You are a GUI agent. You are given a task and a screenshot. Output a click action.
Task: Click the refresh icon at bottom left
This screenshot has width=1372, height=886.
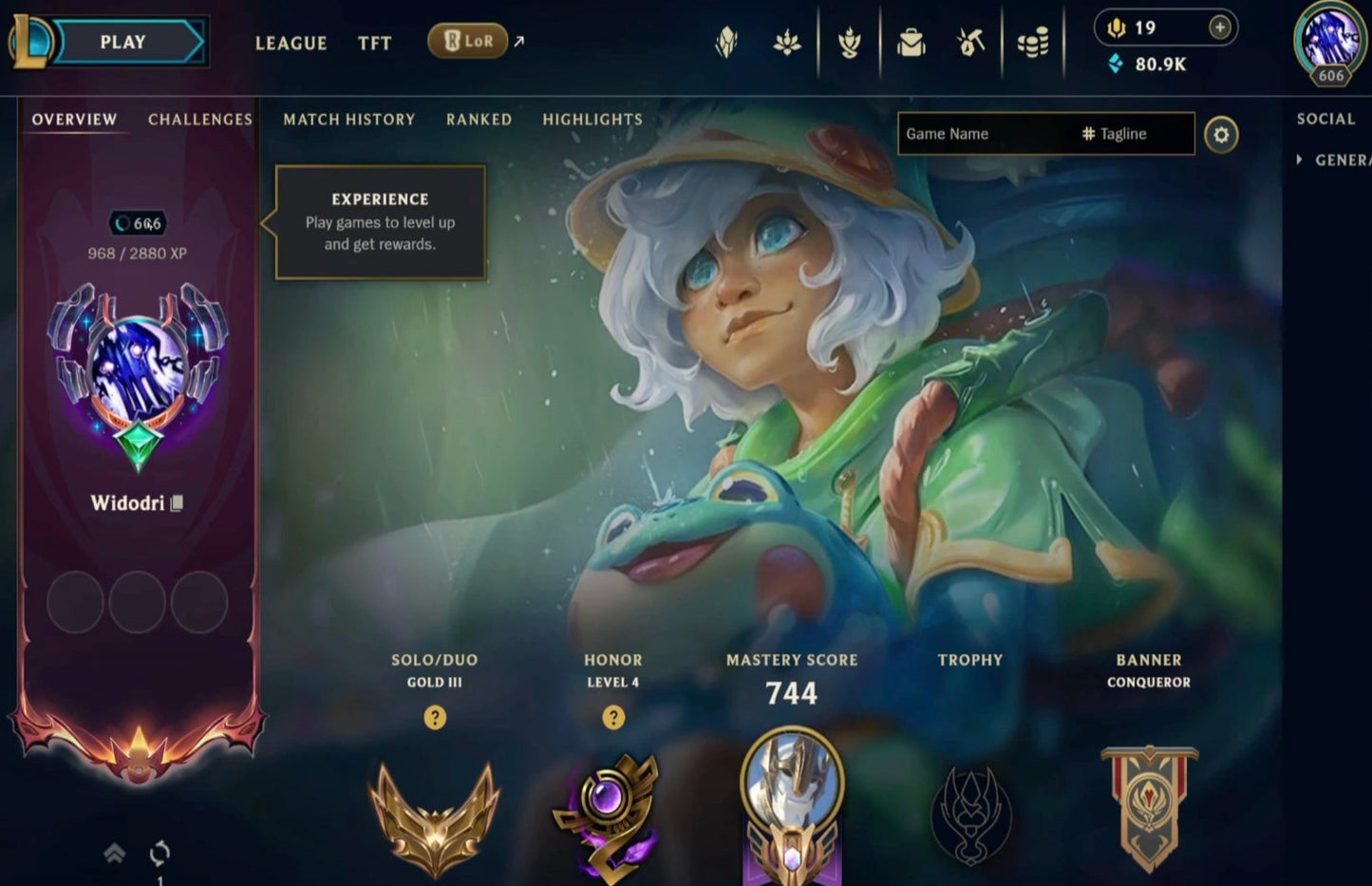158,853
